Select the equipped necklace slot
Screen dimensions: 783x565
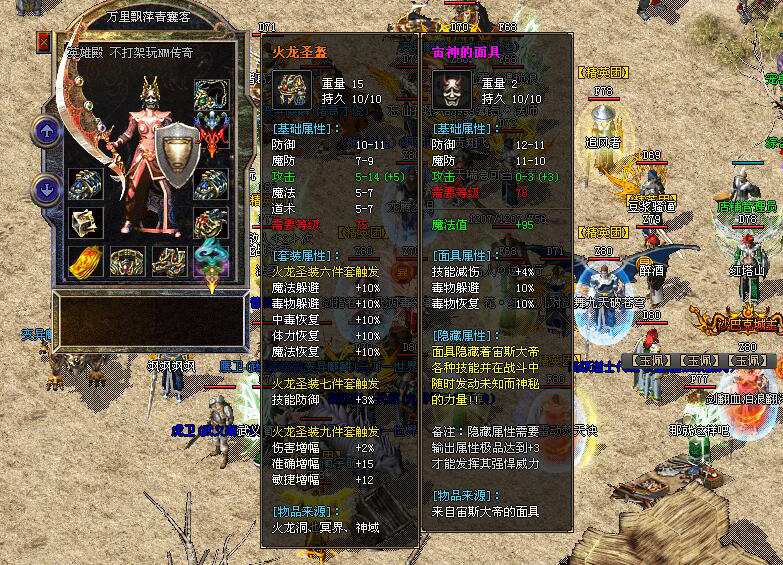[210, 94]
